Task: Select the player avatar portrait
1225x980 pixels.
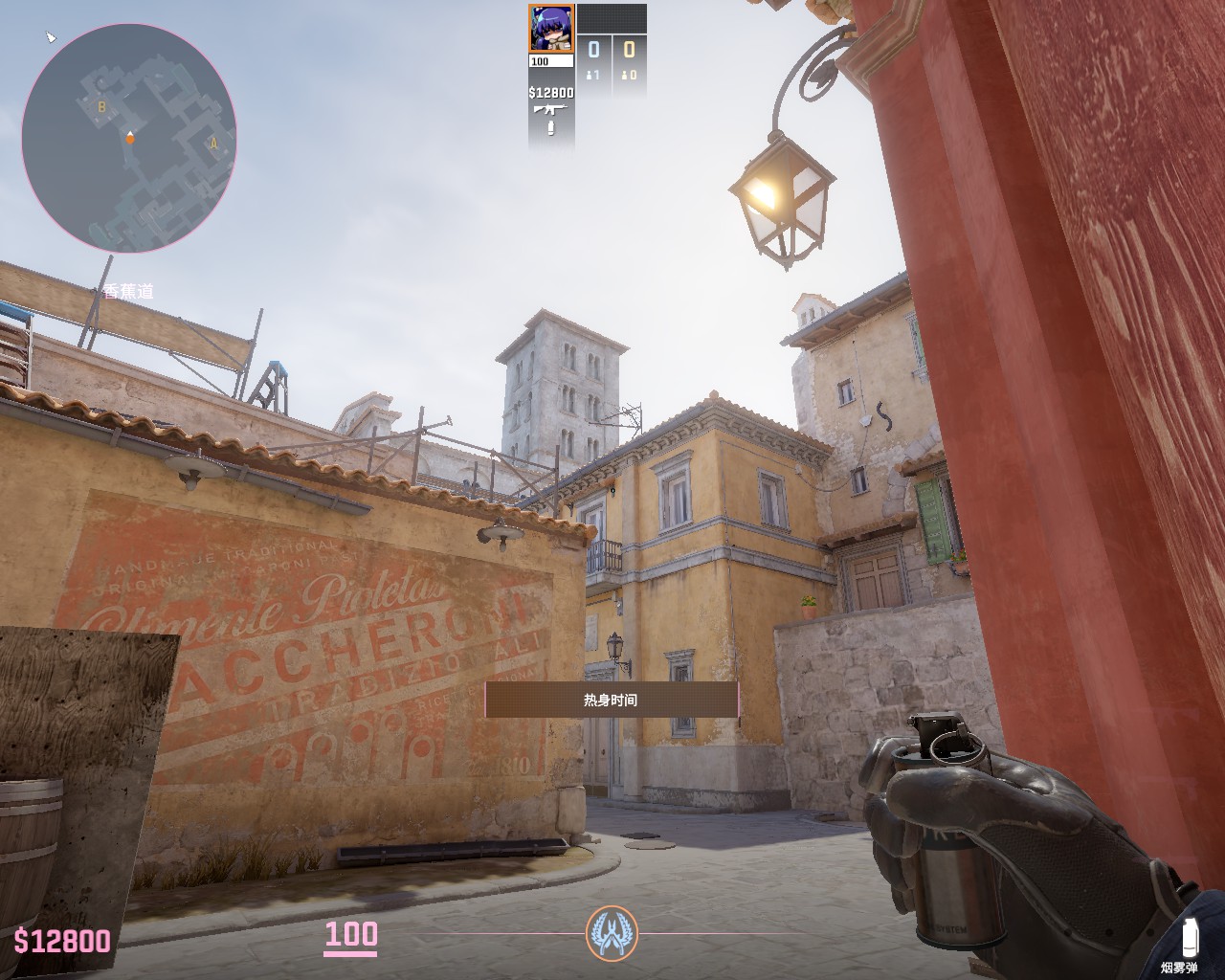Action: pyautogui.click(x=551, y=29)
